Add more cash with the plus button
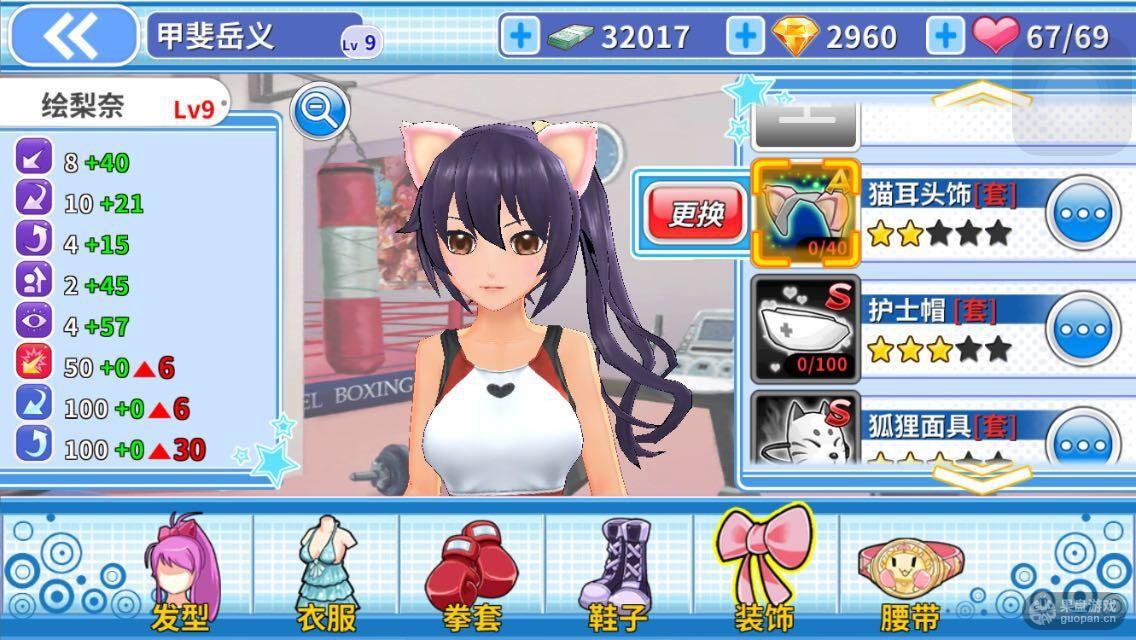 point(519,37)
